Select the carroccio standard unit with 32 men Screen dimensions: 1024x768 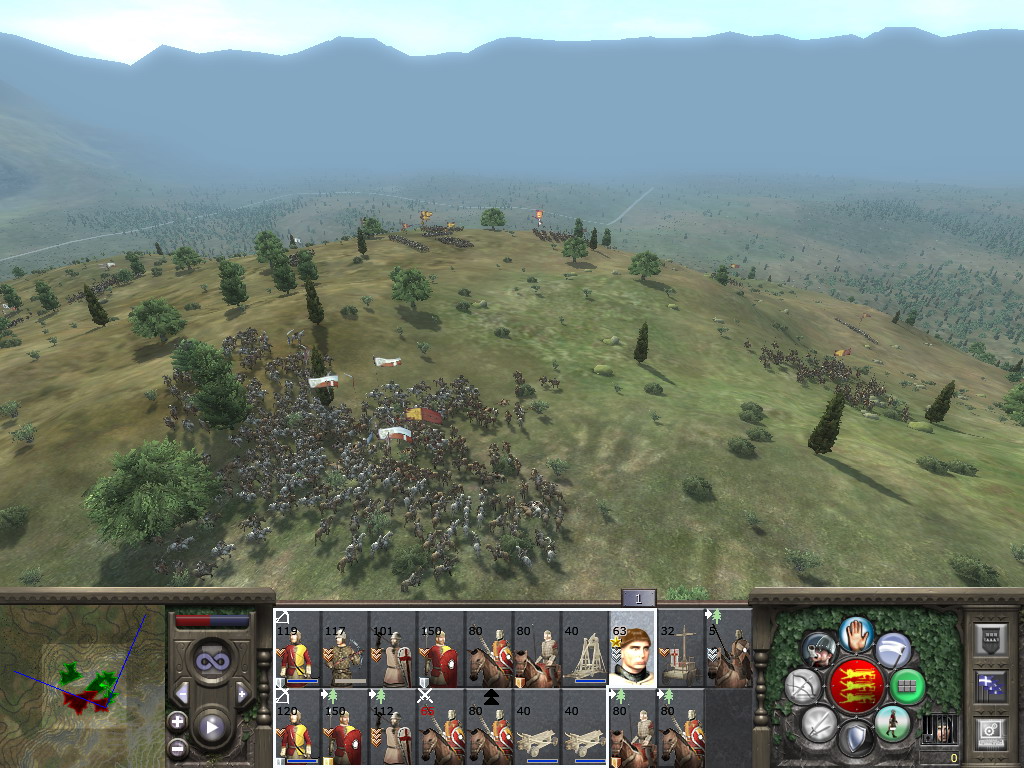coord(680,650)
